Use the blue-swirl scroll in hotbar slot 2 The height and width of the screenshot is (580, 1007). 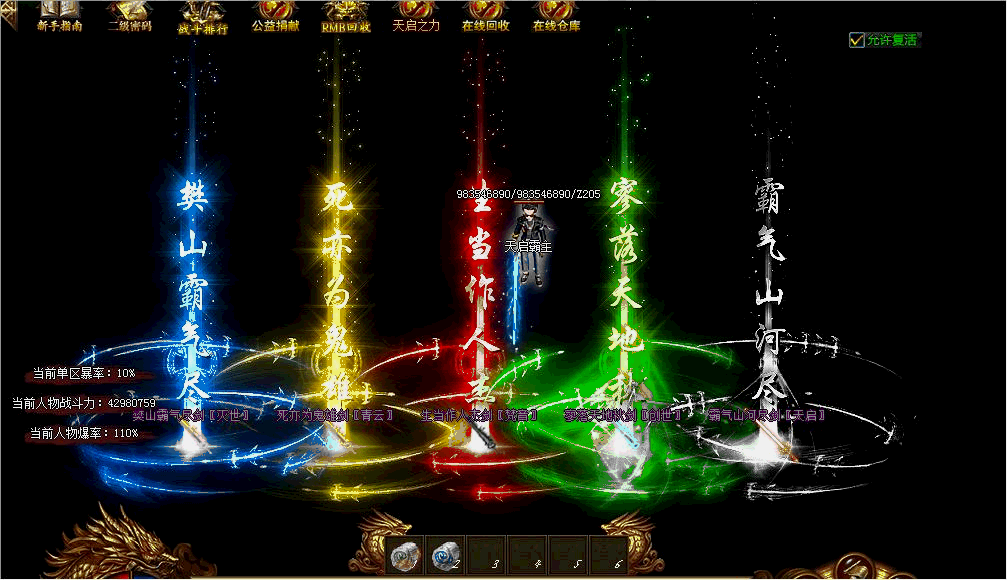[x=445, y=555]
